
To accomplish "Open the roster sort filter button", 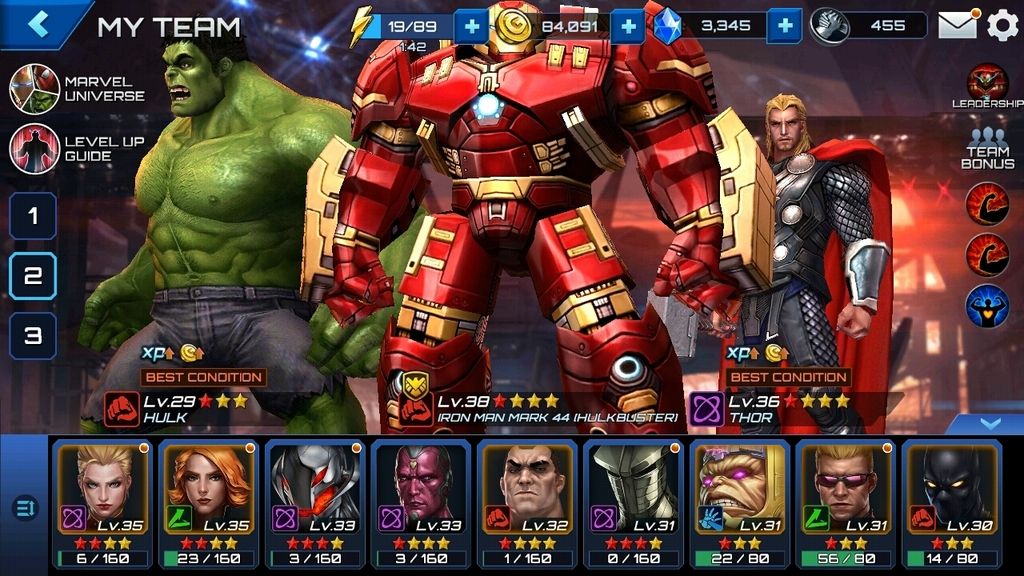I will point(24,508).
